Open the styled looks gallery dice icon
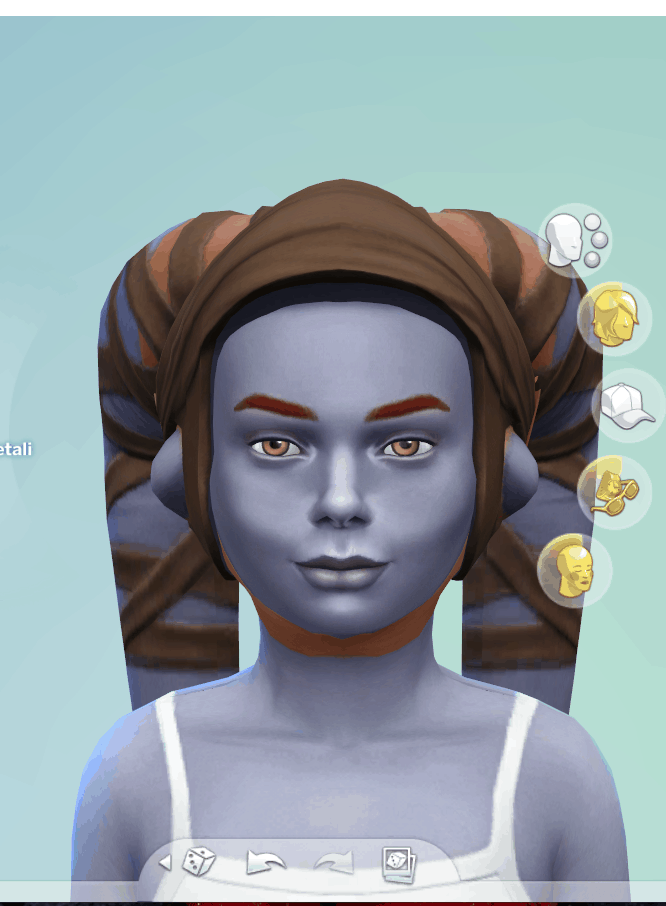Screen dimensions: 666x906 (x=398, y=863)
